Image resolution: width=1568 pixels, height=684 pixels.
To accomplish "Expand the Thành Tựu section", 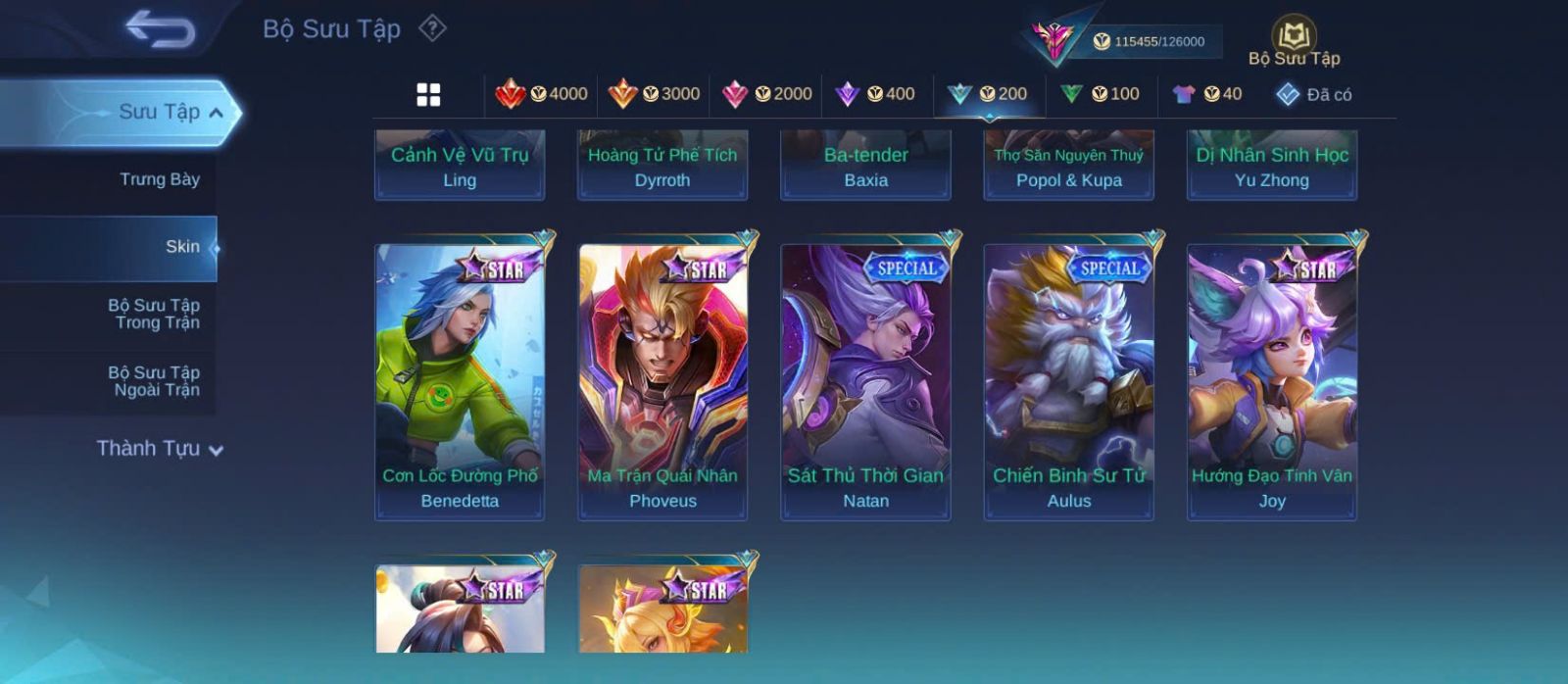I will pyautogui.click(x=160, y=449).
